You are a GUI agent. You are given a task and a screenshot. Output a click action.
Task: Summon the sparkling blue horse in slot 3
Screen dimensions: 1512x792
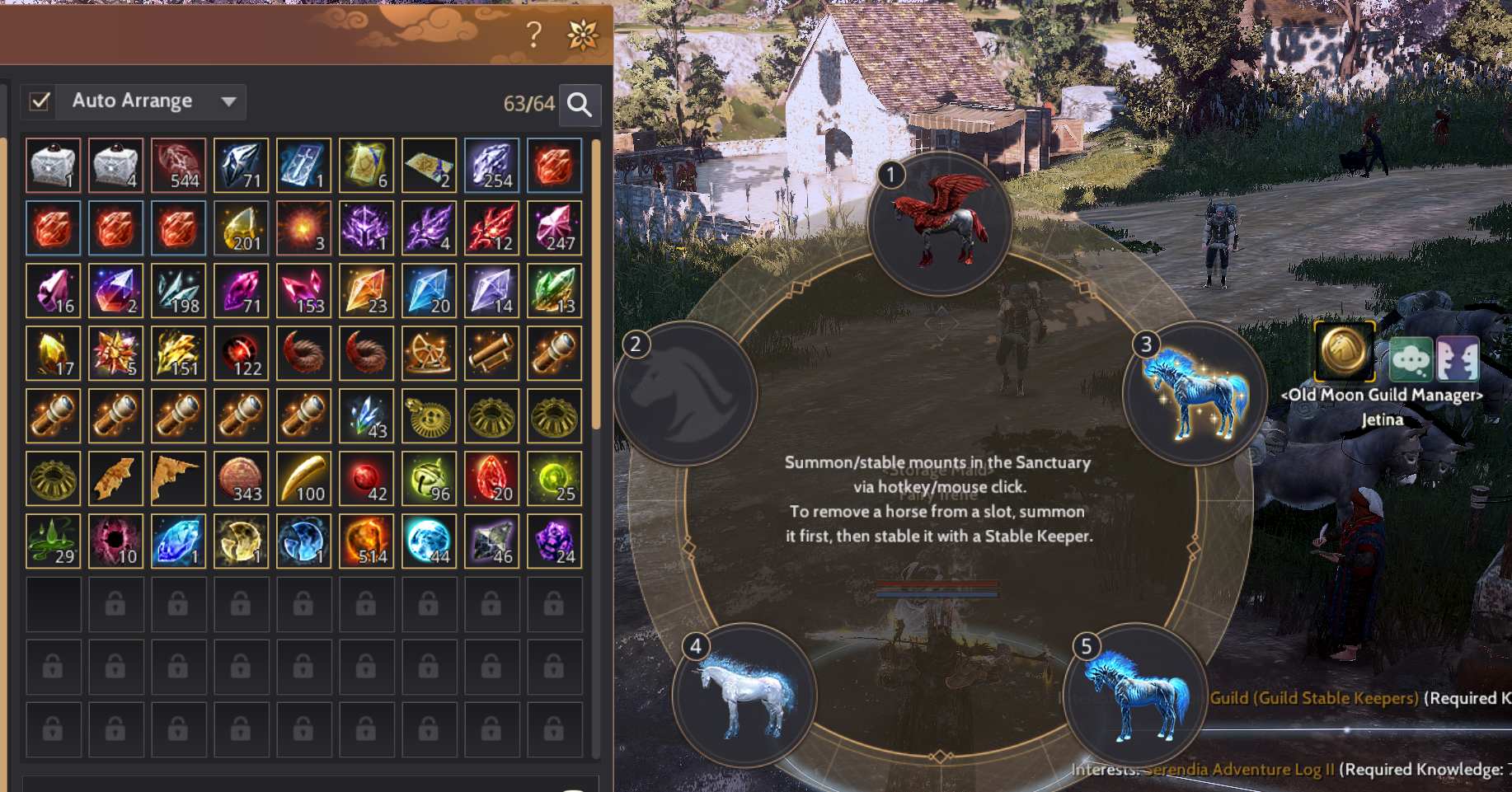1195,392
